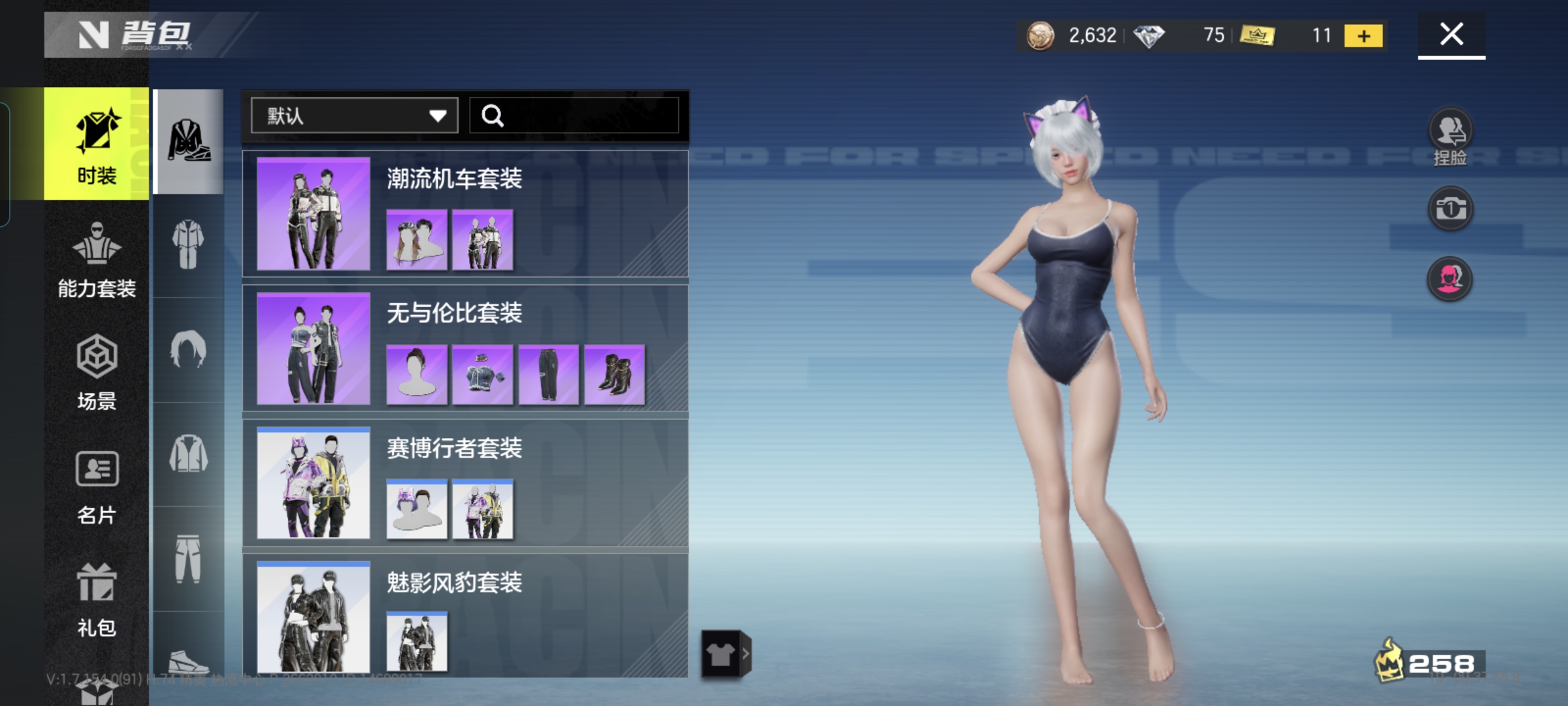This screenshot has height=706, width=1568.
Task: Select the 赛博行者套装 outfit thumbnail
Action: [x=313, y=483]
